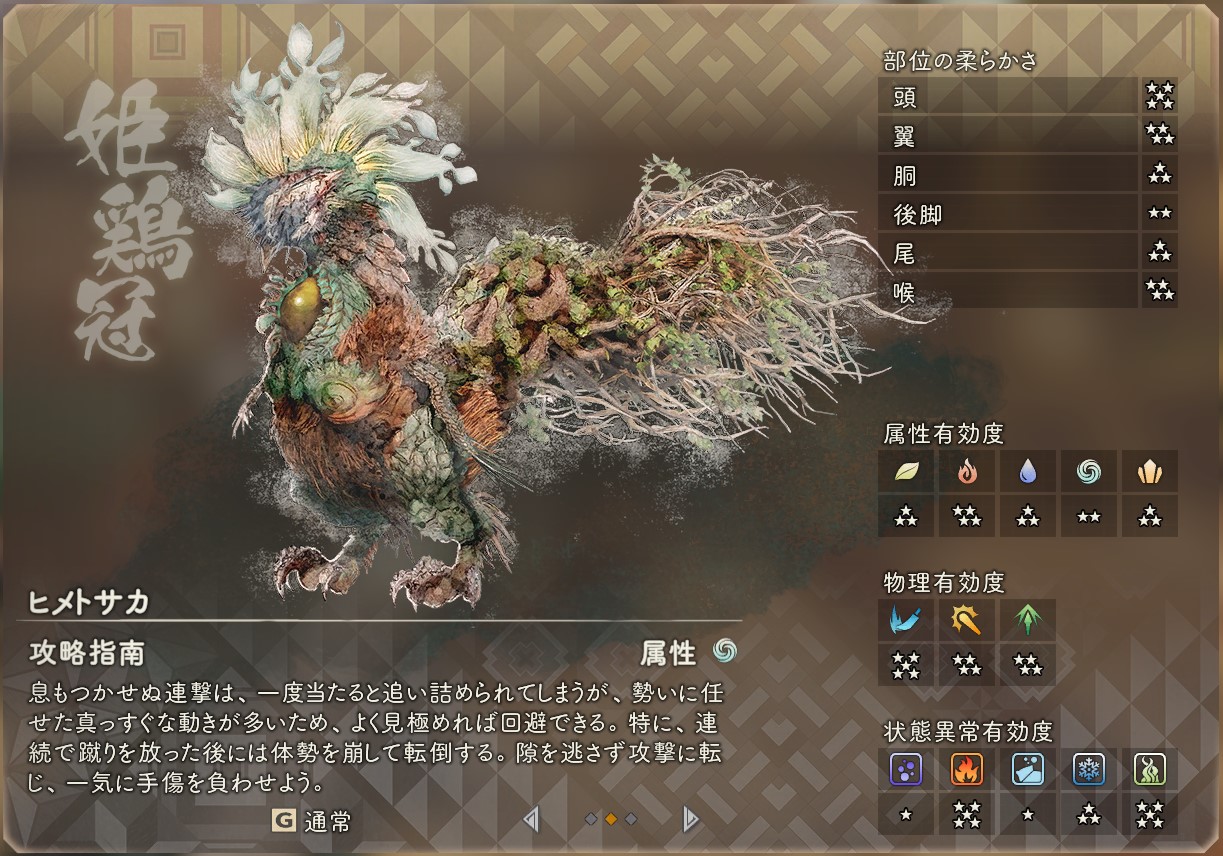Screen dimensions: 1223x856
Task: Choose the slash damage icon
Action: coord(906,620)
